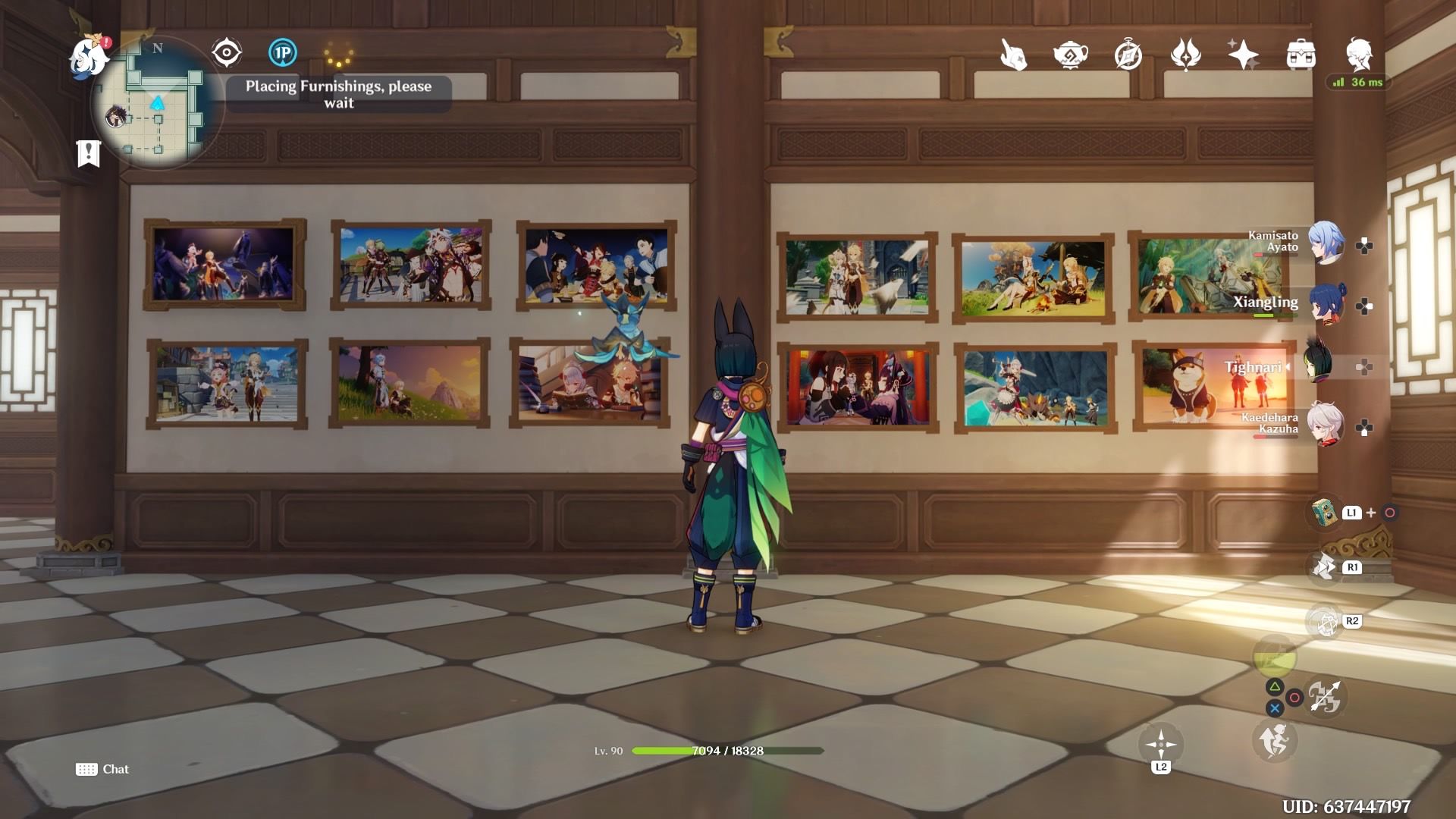Screen dimensions: 1456x819
Task: Click the green HP bar showing 7094/18328
Action: tap(726, 751)
